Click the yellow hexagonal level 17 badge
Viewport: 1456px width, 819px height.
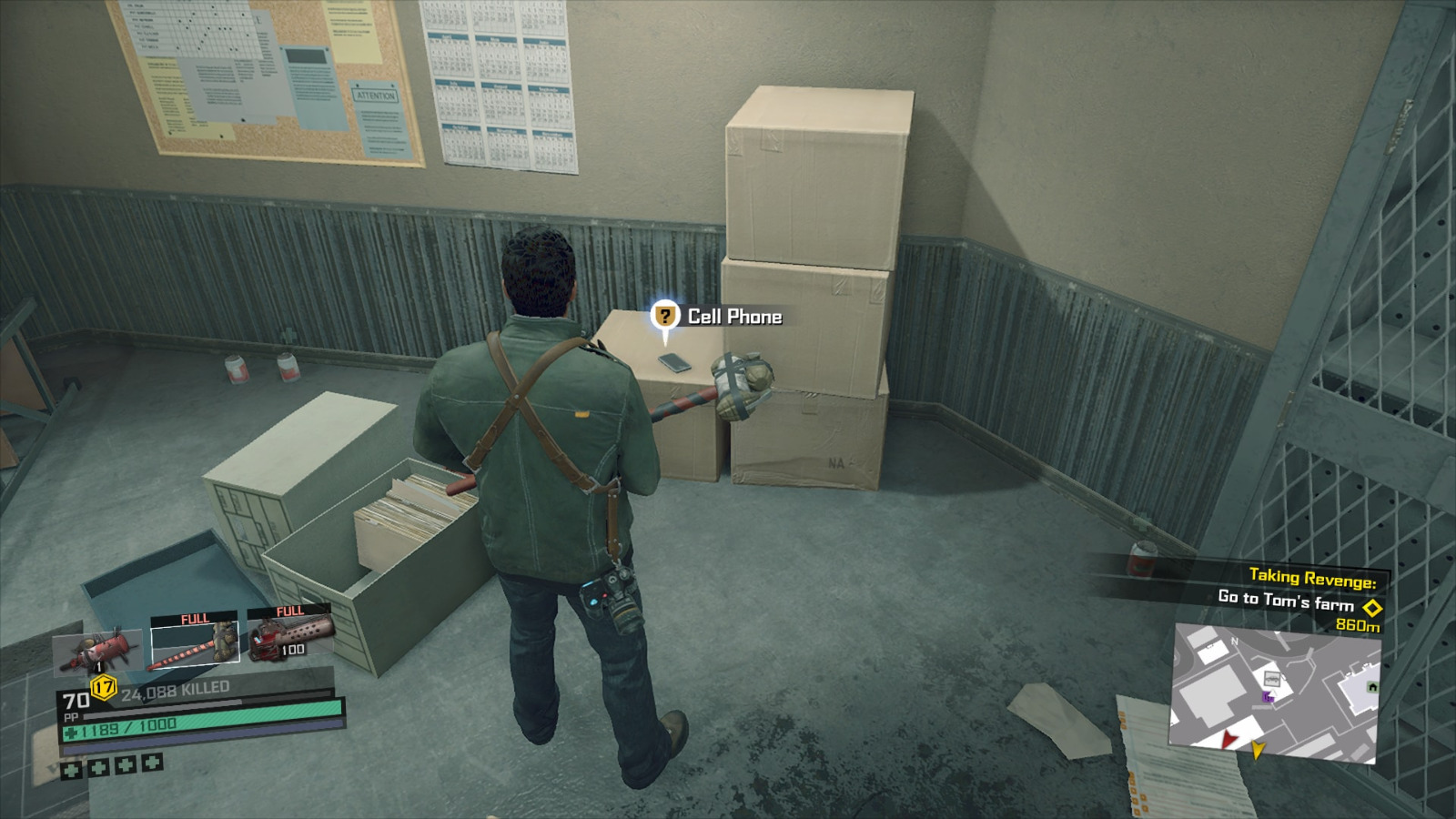pos(103,687)
